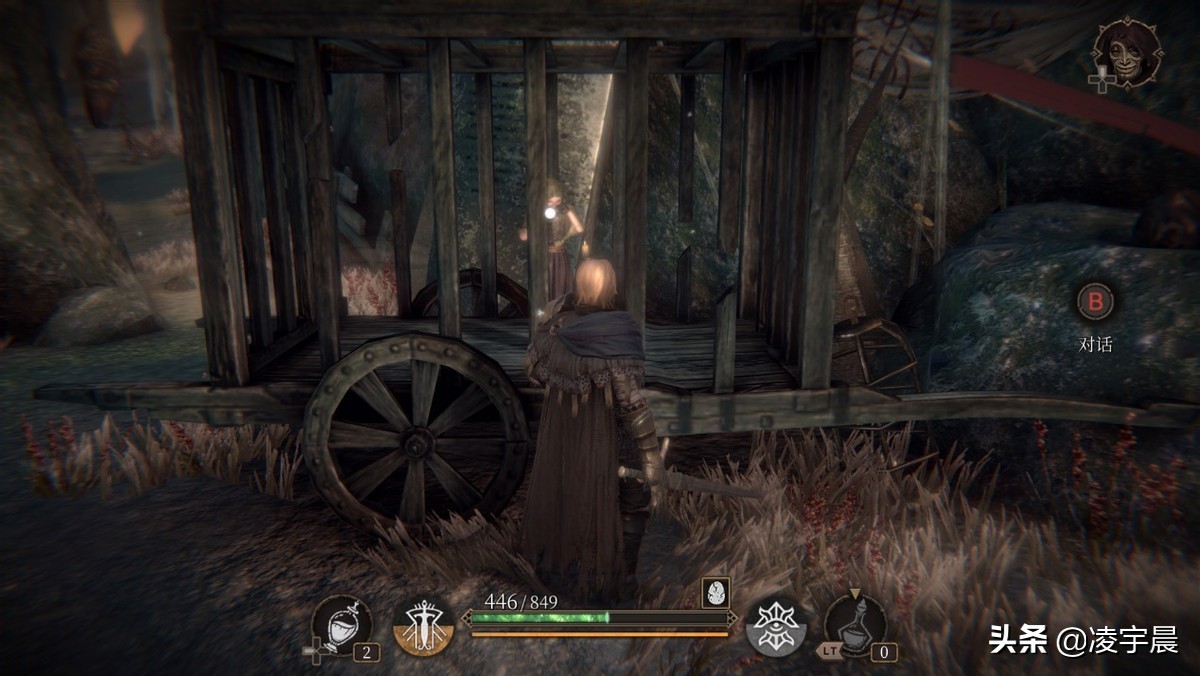1200x676 pixels.
Task: Activate the eye sigil ability emblem
Action: pos(777,627)
